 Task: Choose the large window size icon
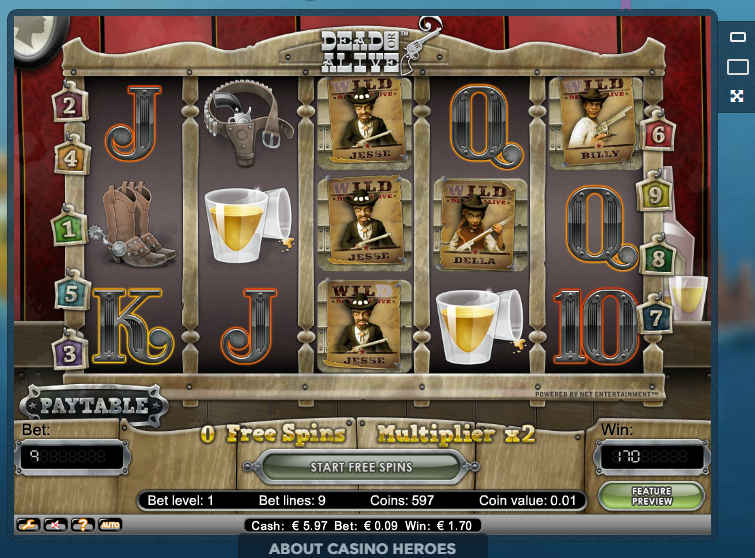click(x=737, y=67)
